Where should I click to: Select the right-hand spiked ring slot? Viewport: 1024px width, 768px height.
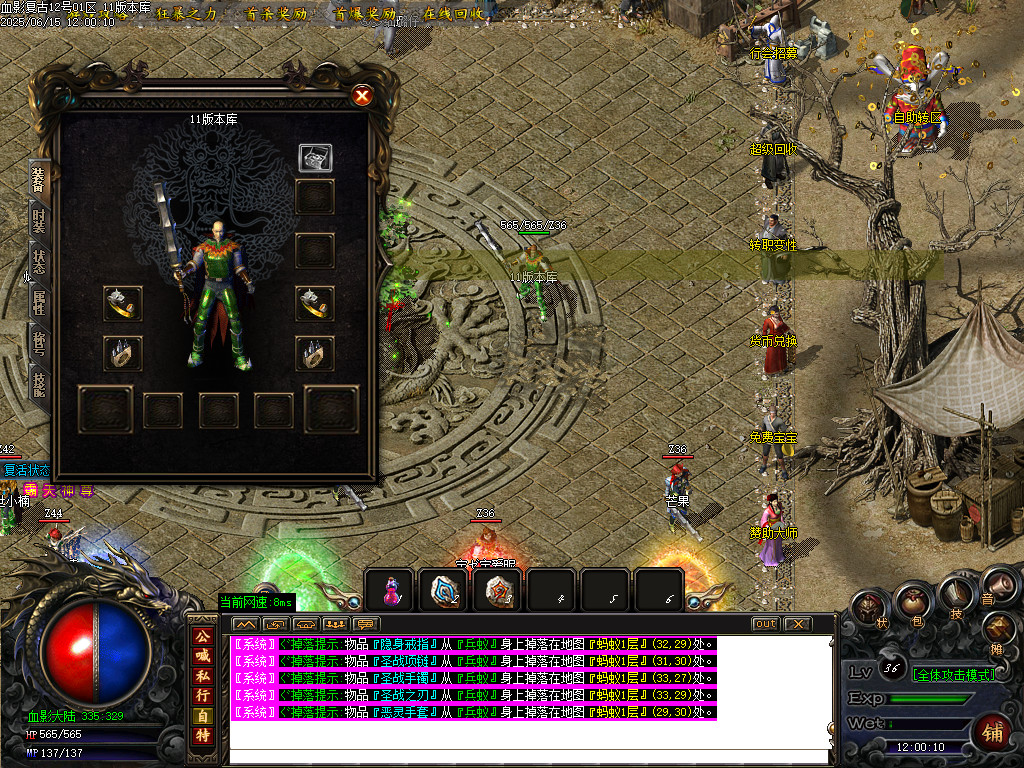(x=315, y=353)
